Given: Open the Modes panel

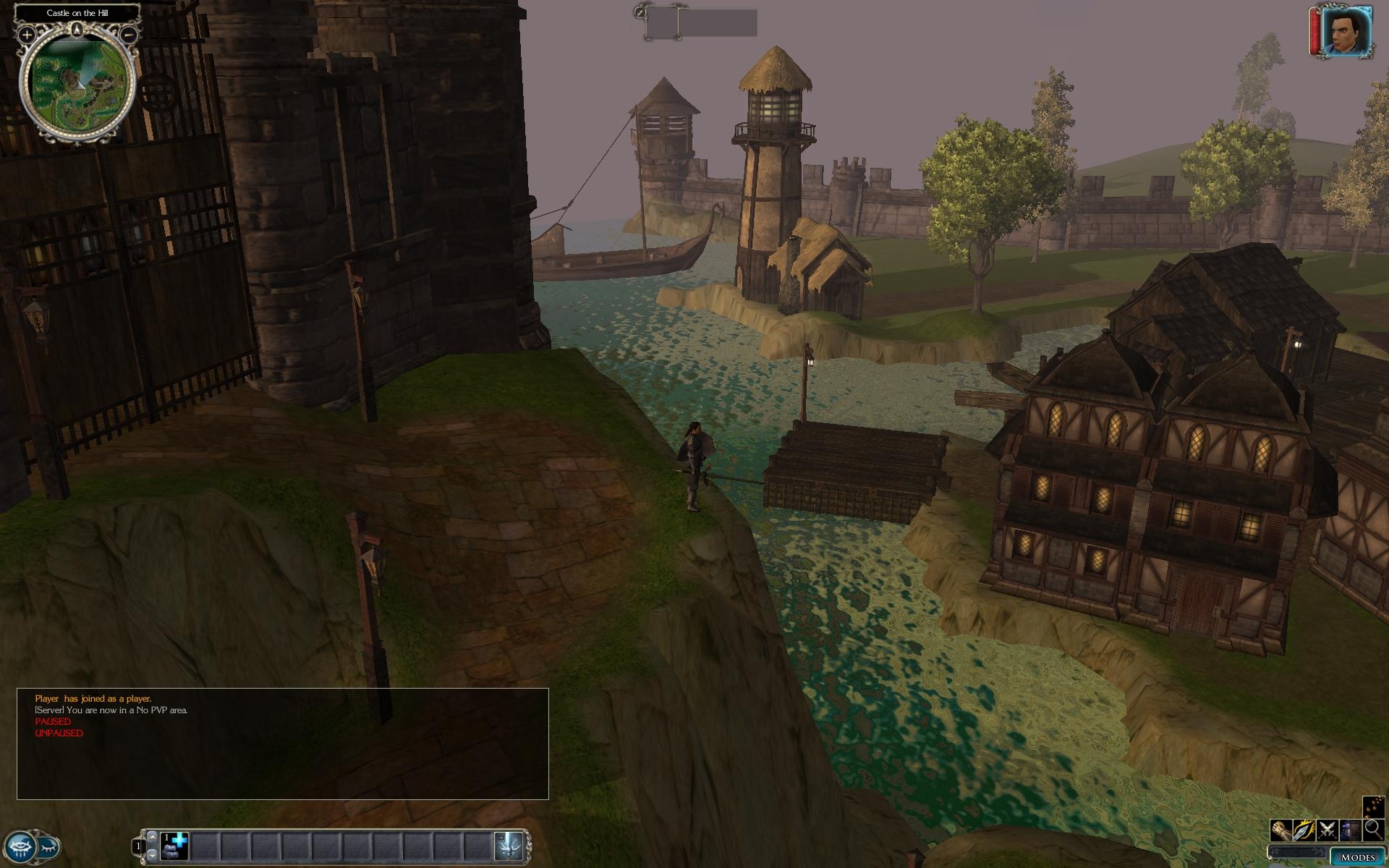Looking at the screenshot, I should 1357,857.
